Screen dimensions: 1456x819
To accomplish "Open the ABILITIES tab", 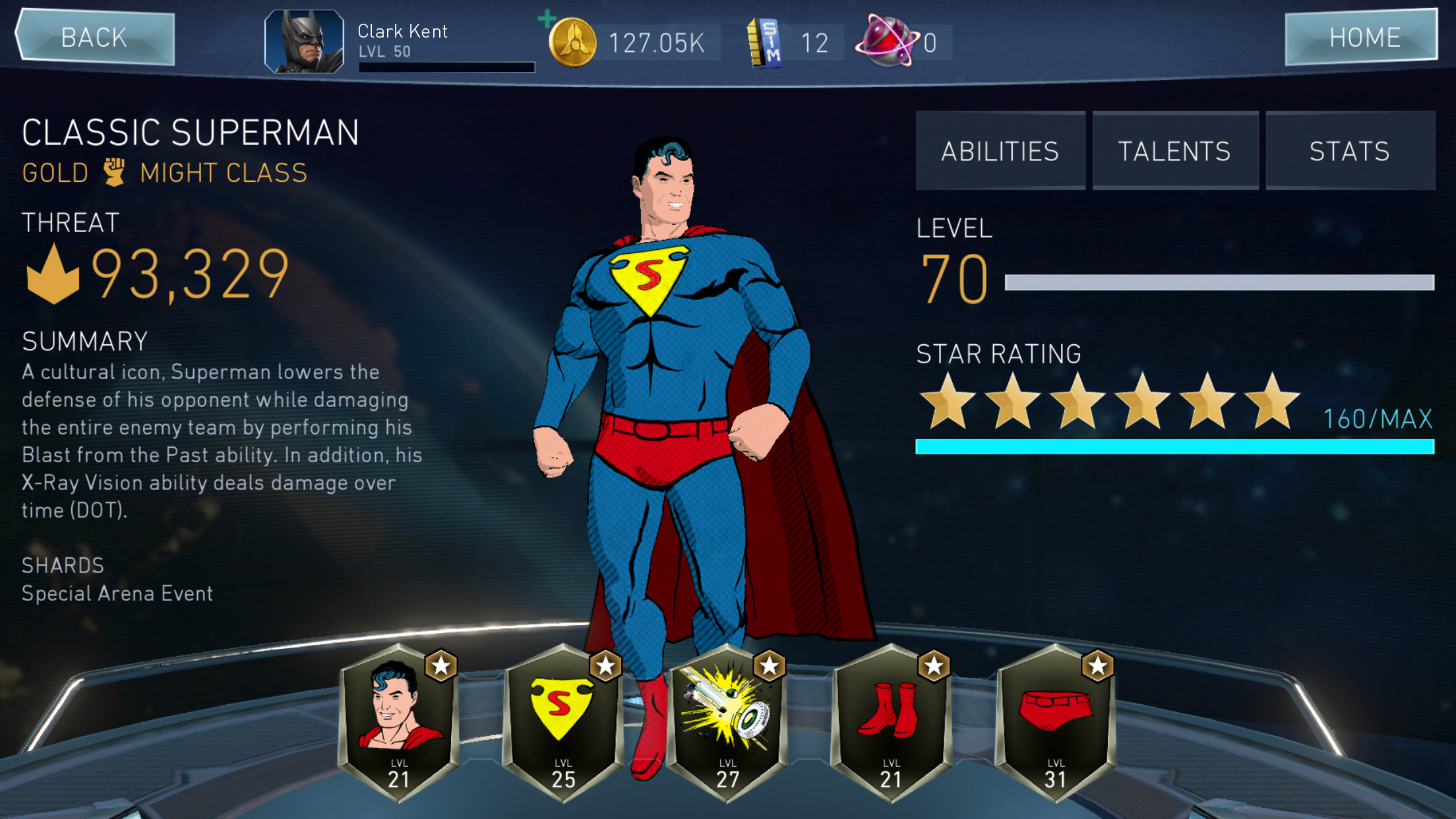I will (1000, 151).
